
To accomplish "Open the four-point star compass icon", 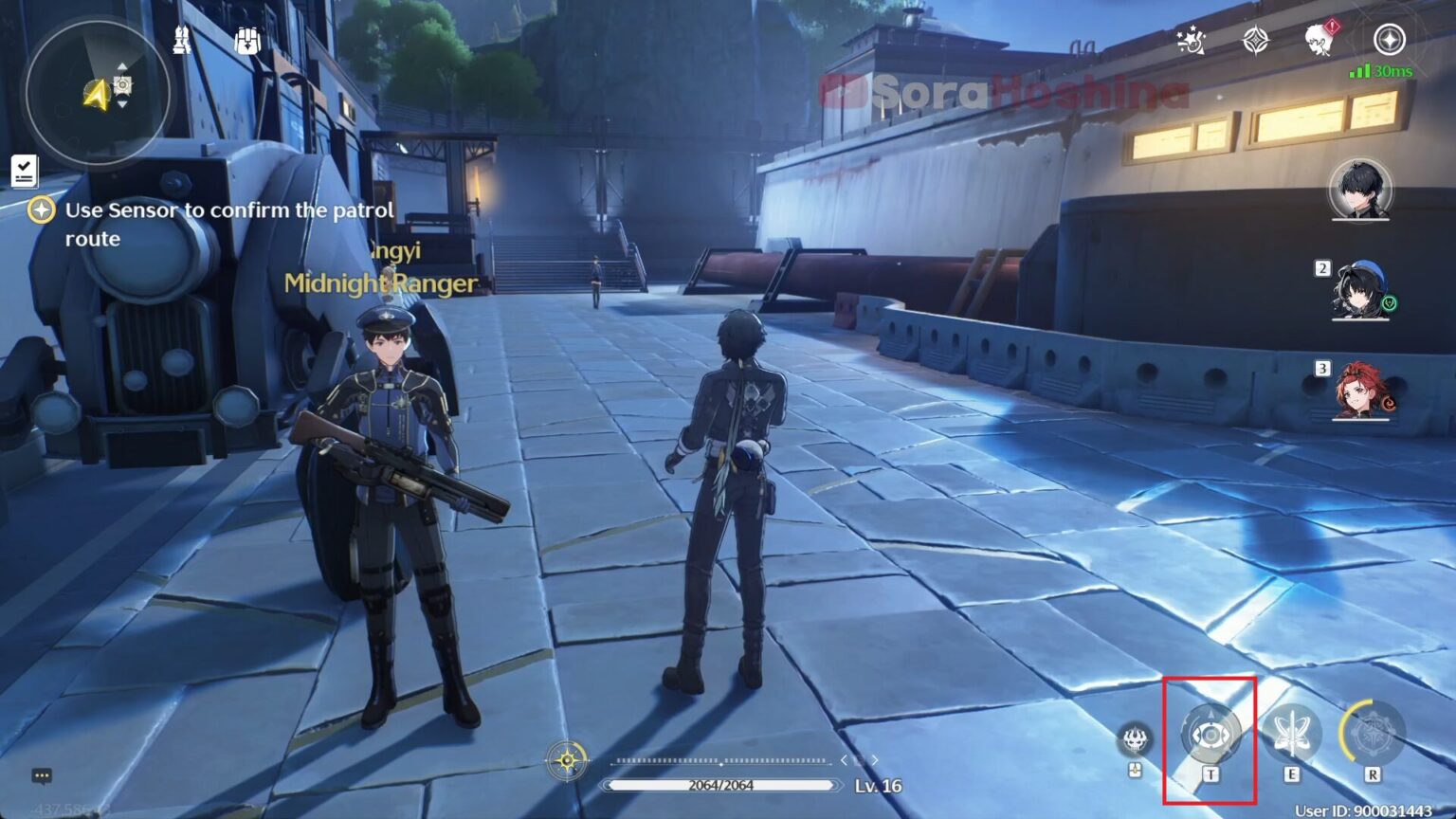I will point(1256,40).
